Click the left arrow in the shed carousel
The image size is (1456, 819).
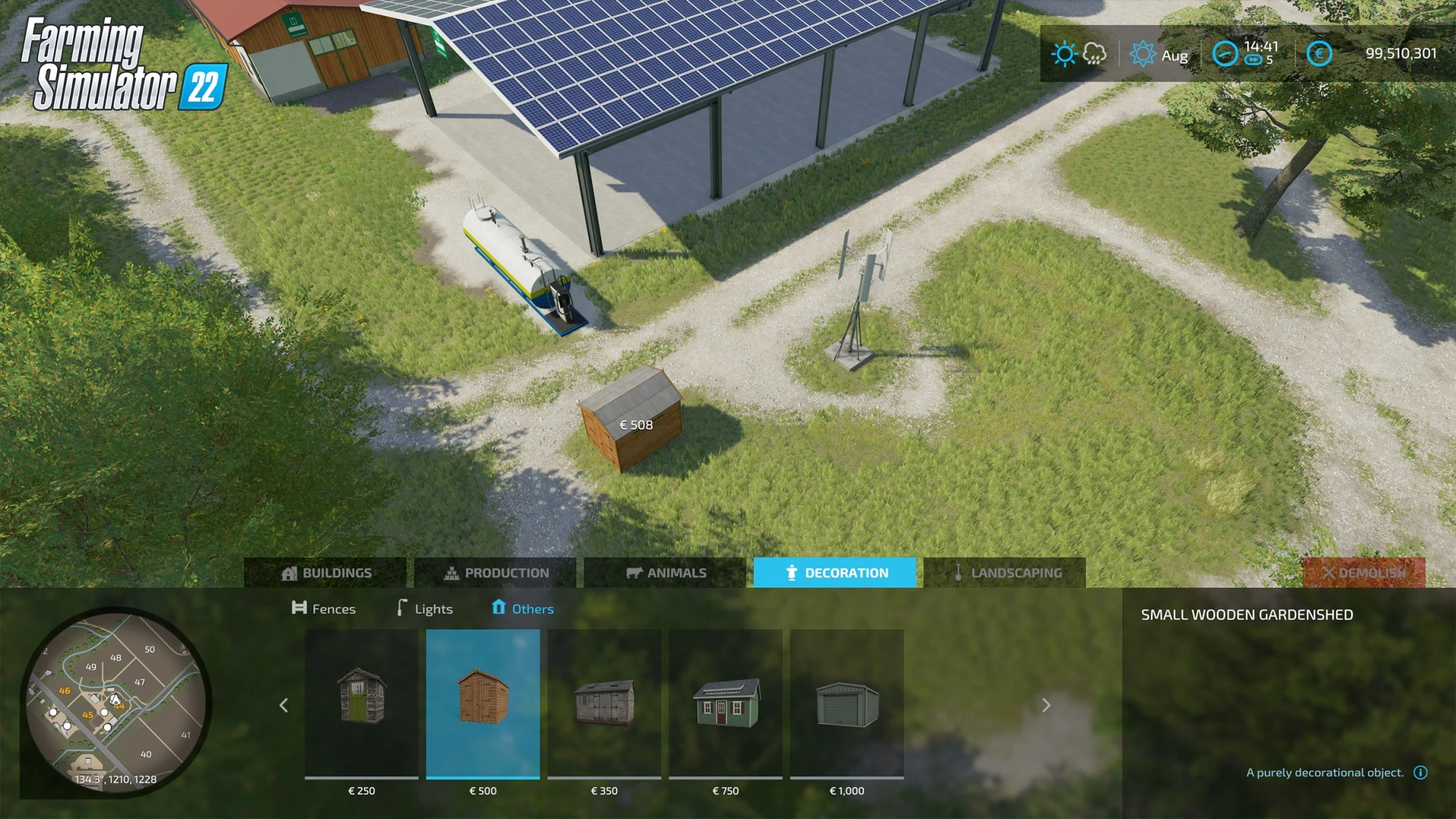click(x=284, y=705)
